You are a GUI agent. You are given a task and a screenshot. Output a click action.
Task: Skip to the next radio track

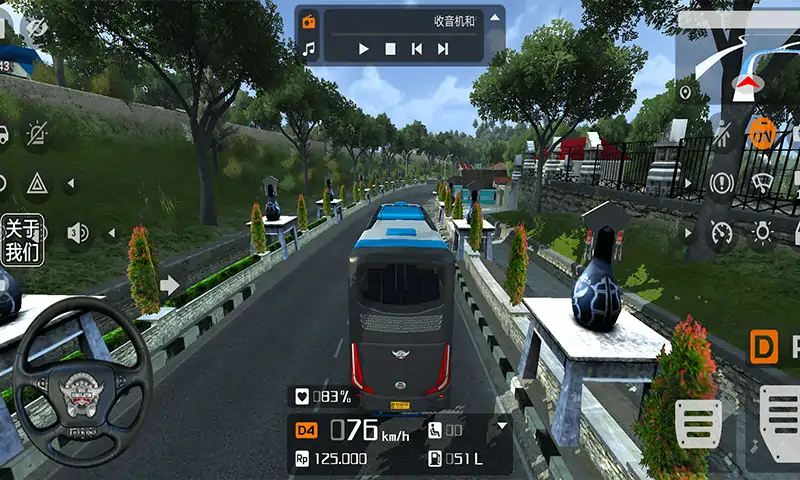443,48
